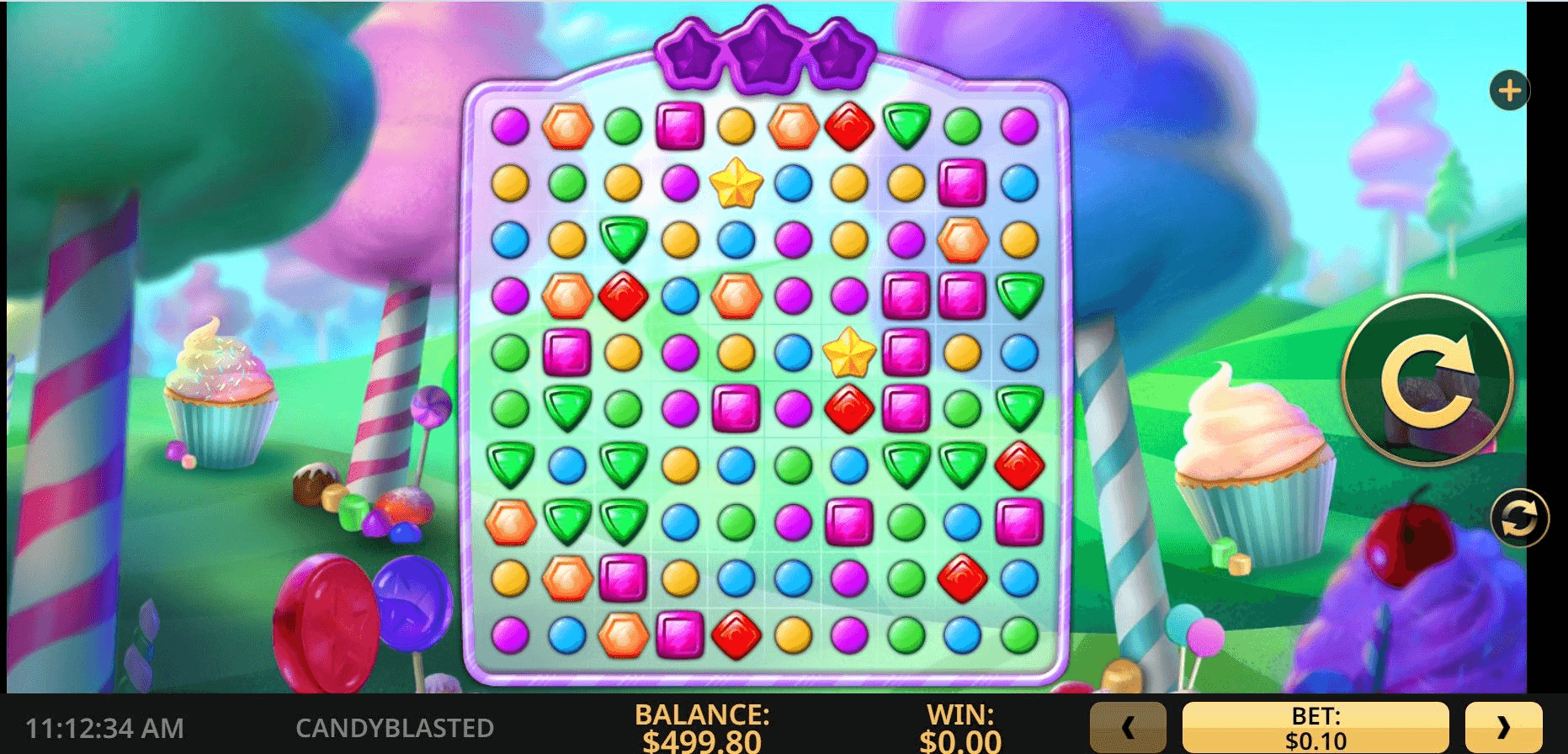Open the autoplay circular arrows button
Image resolution: width=1568 pixels, height=754 pixels.
(x=1519, y=518)
